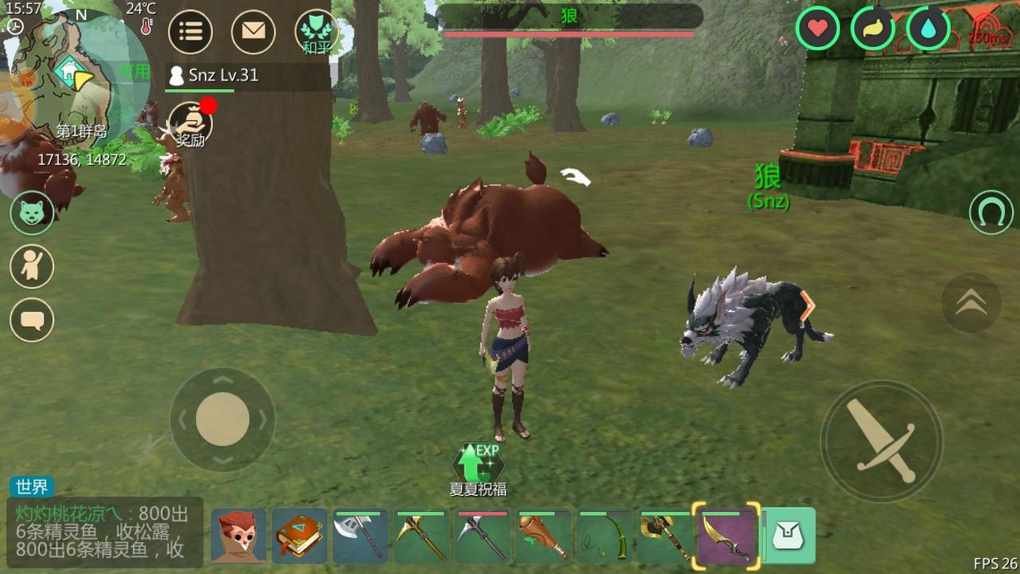Open the pet wolf-head menu
The image size is (1020, 574).
[32, 212]
